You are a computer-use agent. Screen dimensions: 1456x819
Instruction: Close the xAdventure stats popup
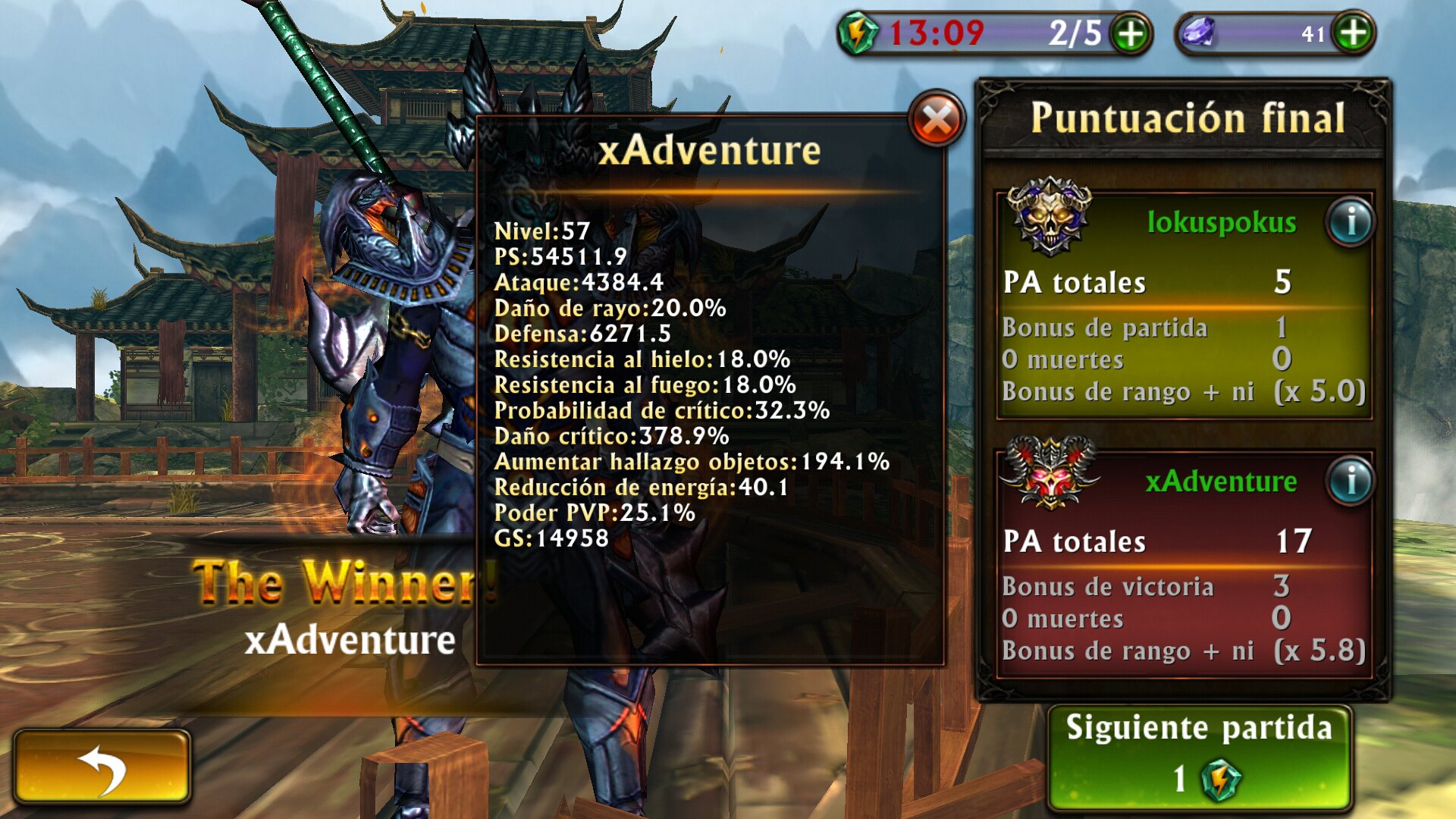937,120
